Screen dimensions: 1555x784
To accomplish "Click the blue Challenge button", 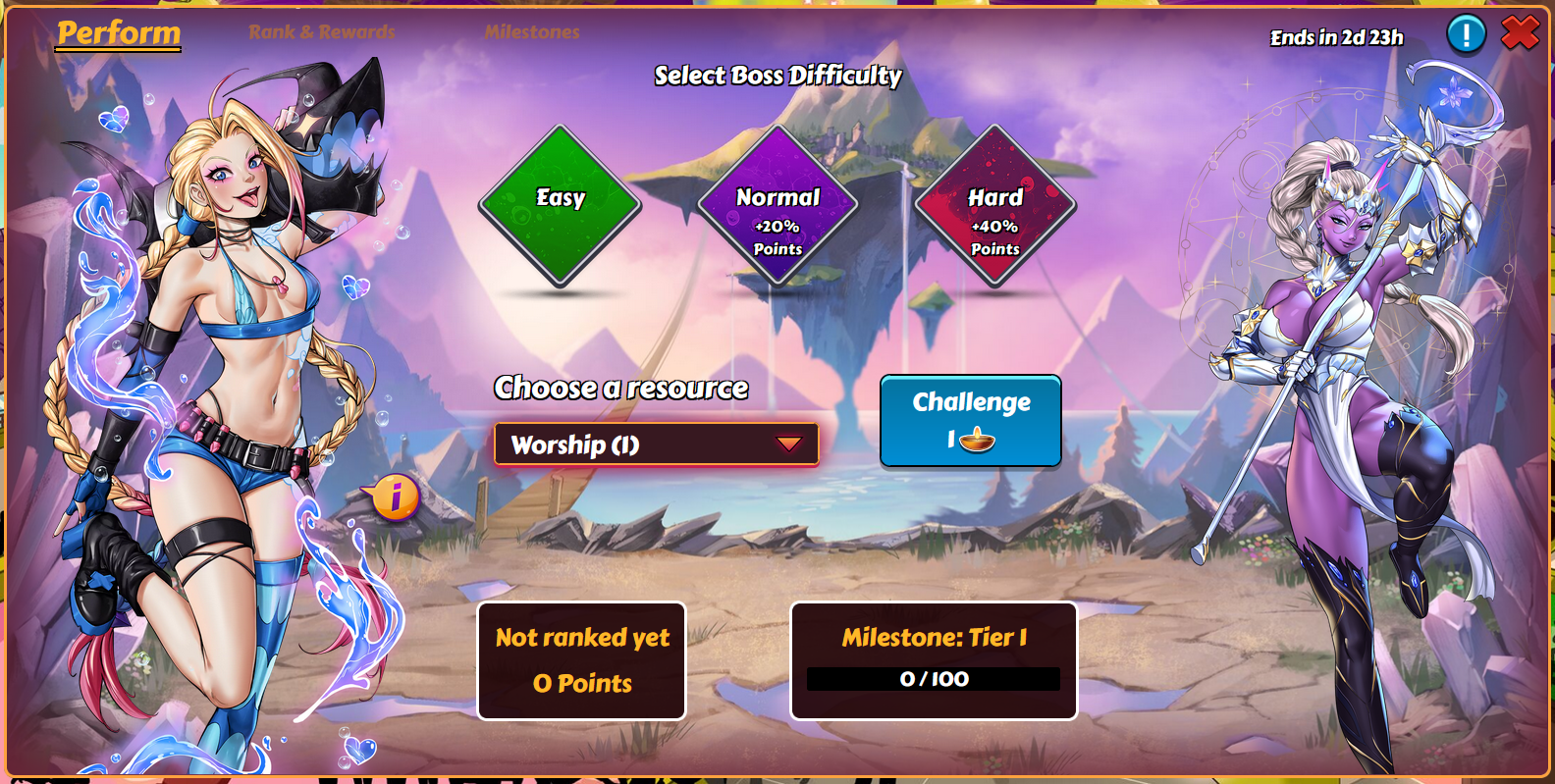I will tap(970, 420).
